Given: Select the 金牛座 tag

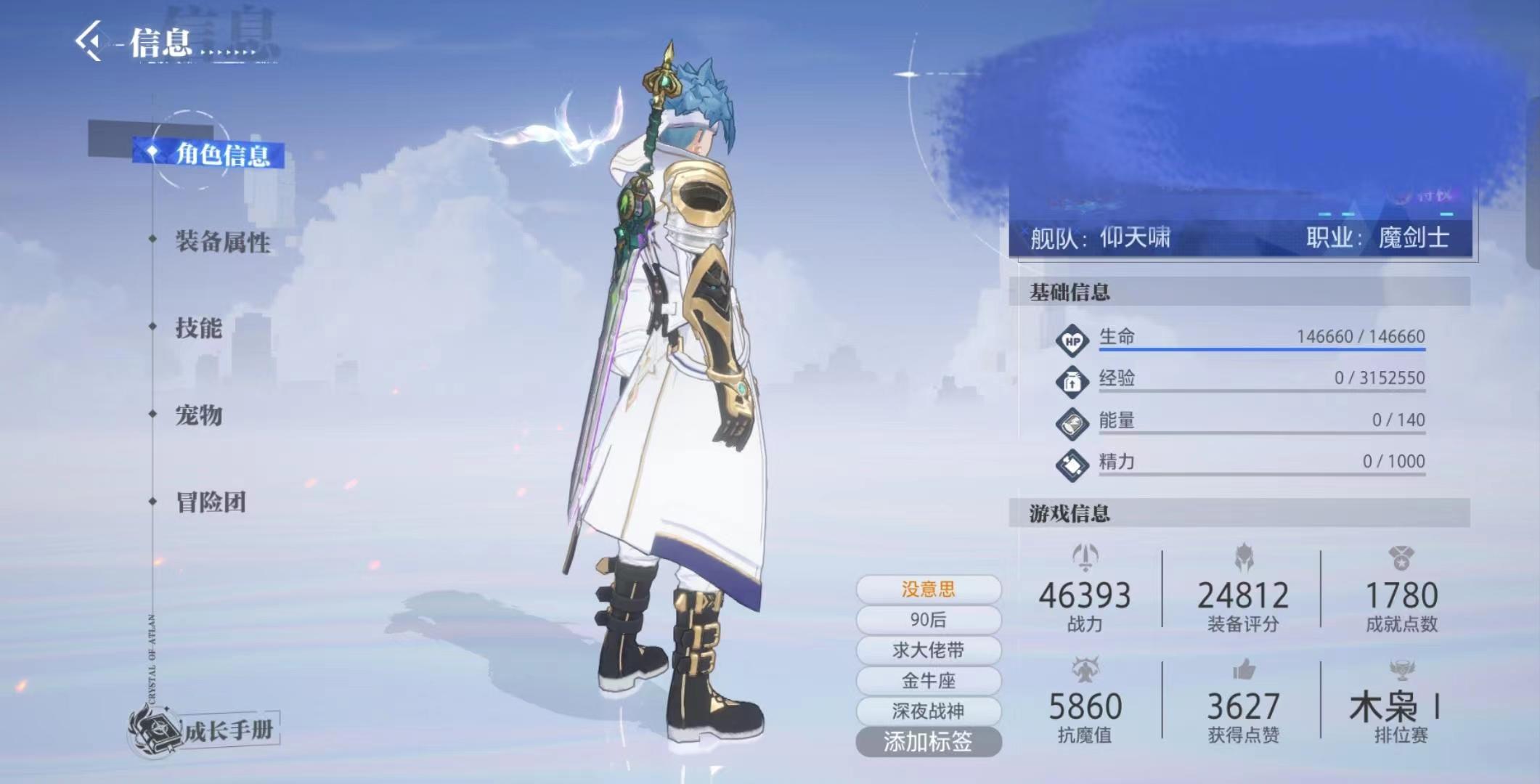Looking at the screenshot, I should click(928, 680).
